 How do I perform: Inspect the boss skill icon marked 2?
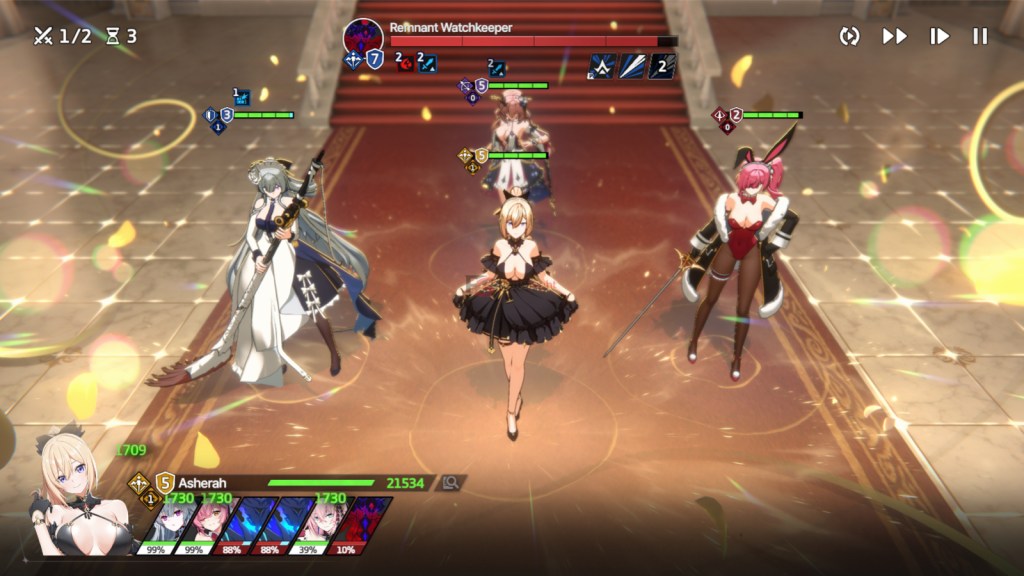tap(663, 66)
